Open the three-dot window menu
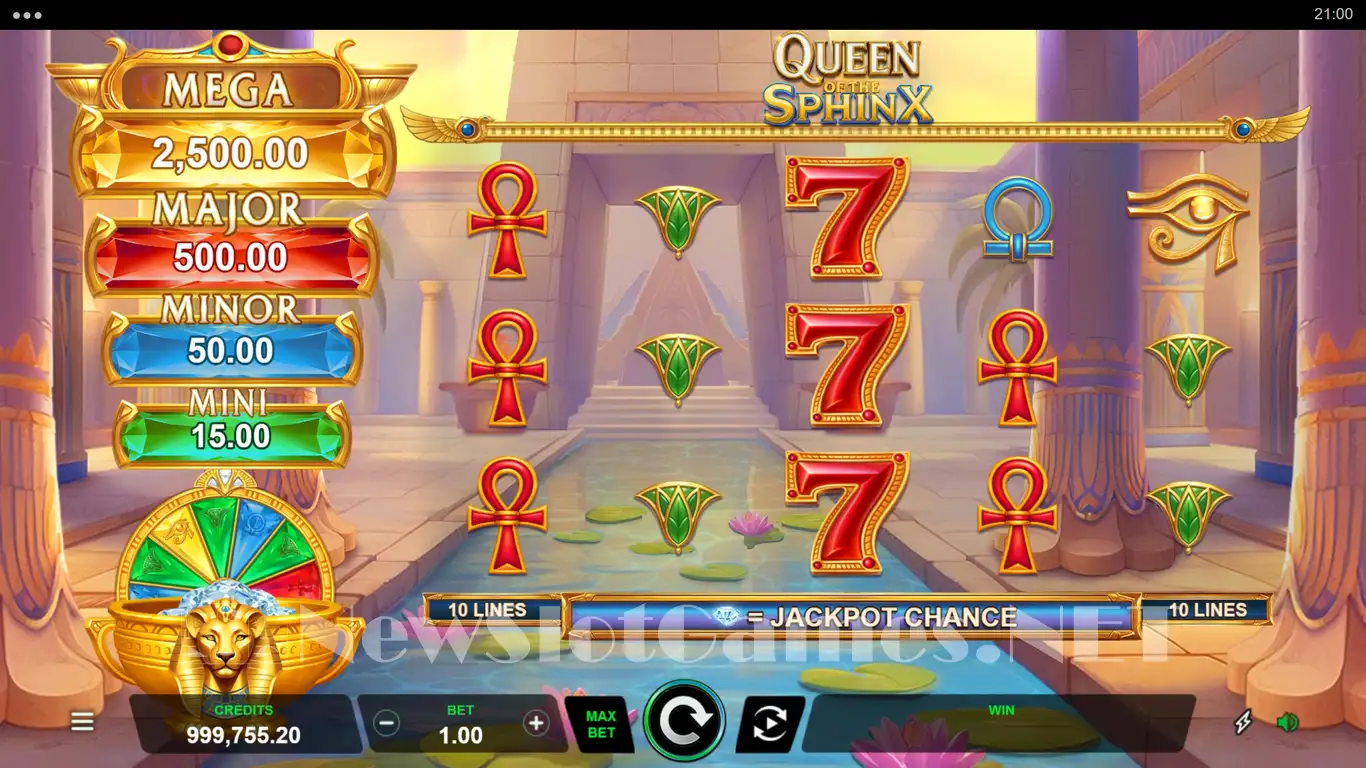 [x=27, y=15]
